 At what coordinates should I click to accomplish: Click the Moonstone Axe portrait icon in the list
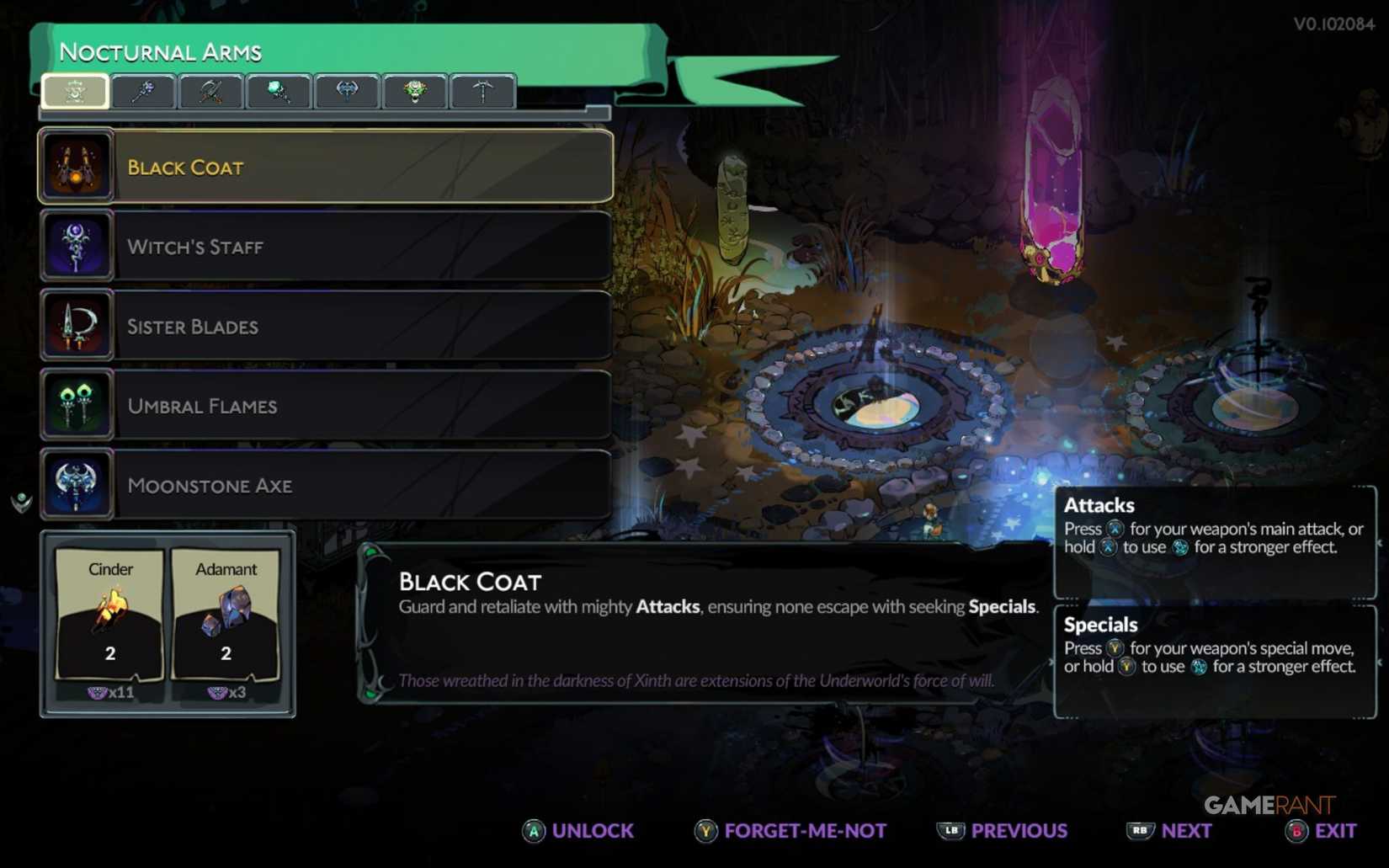[77, 484]
